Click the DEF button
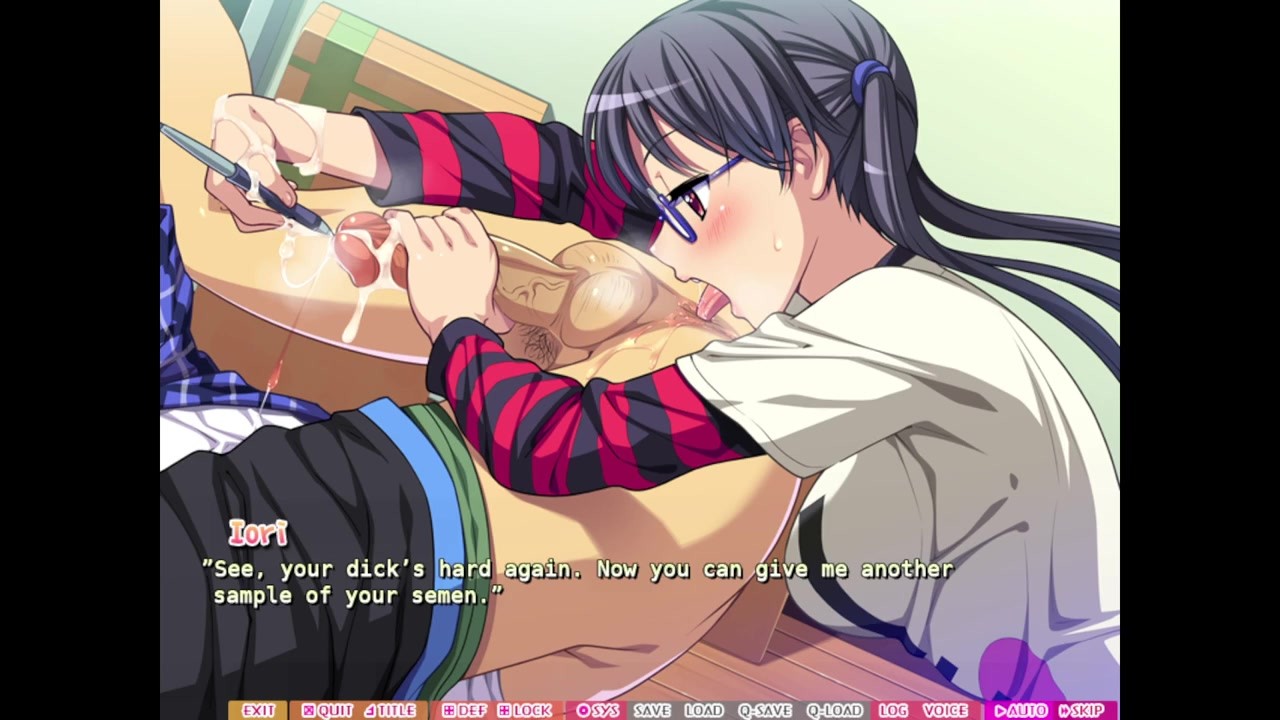 (x=464, y=710)
